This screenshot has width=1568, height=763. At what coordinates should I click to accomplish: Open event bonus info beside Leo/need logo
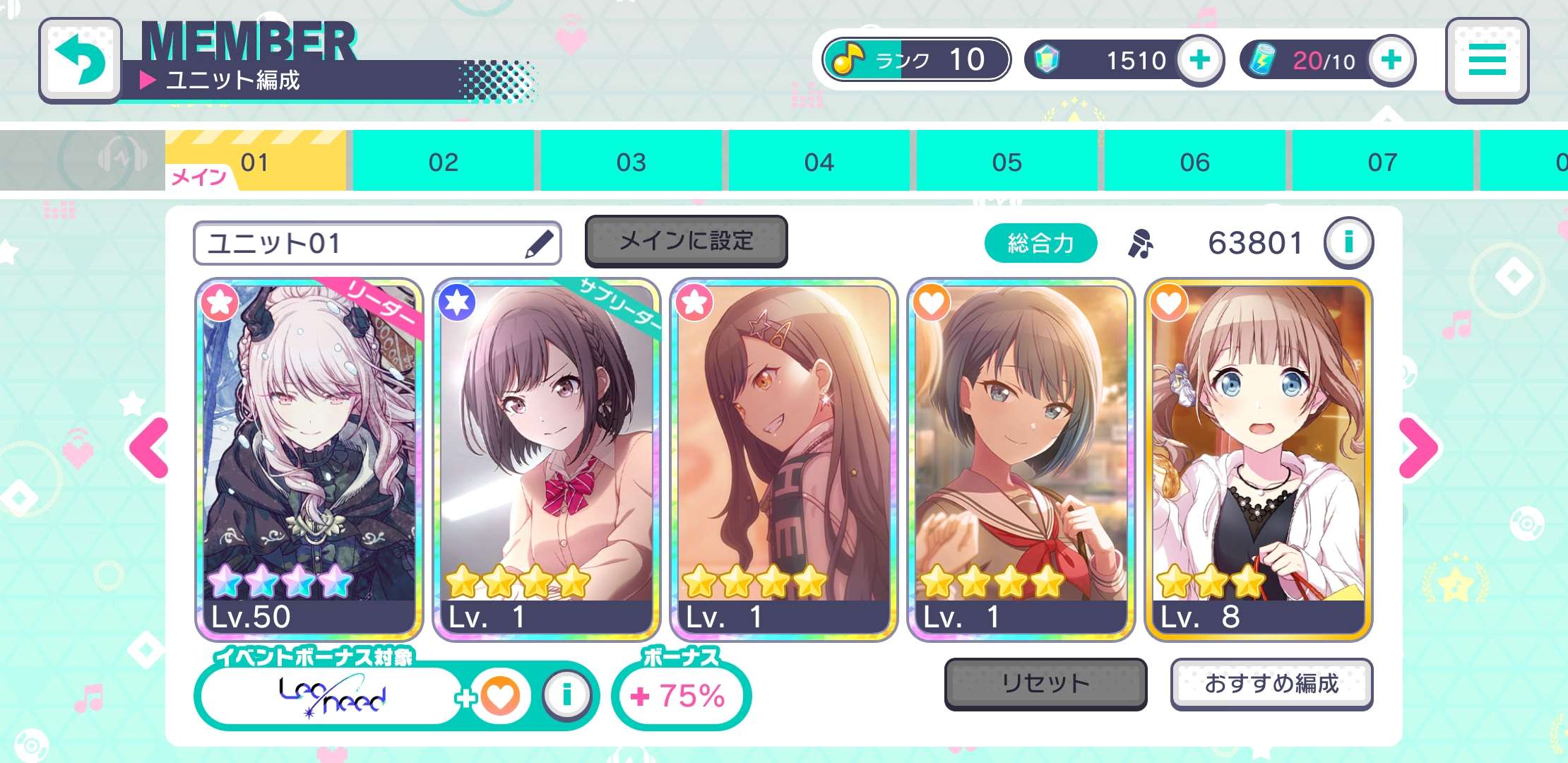coord(566,696)
